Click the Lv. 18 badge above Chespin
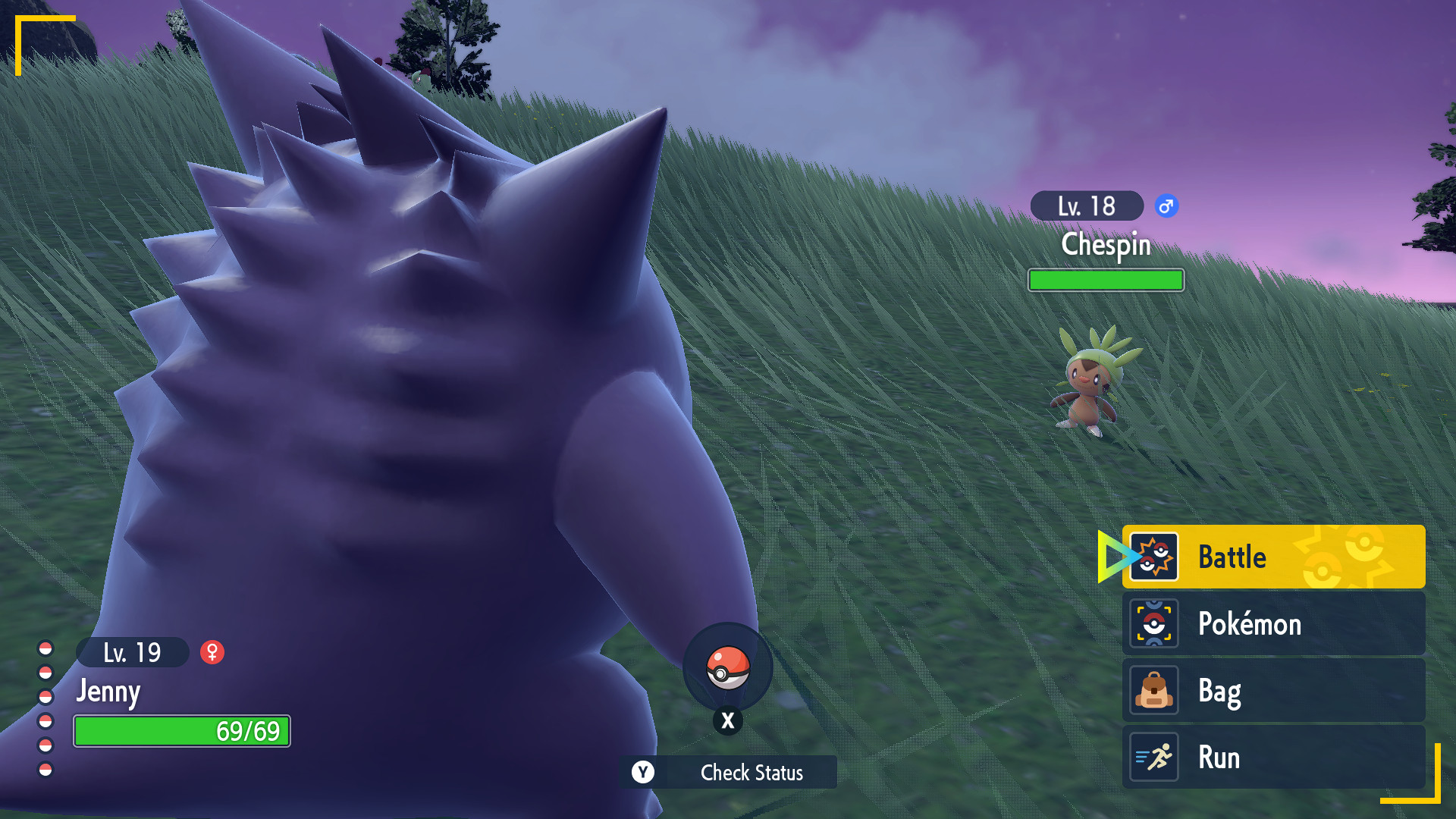Viewport: 1456px width, 819px height. click(x=1086, y=205)
